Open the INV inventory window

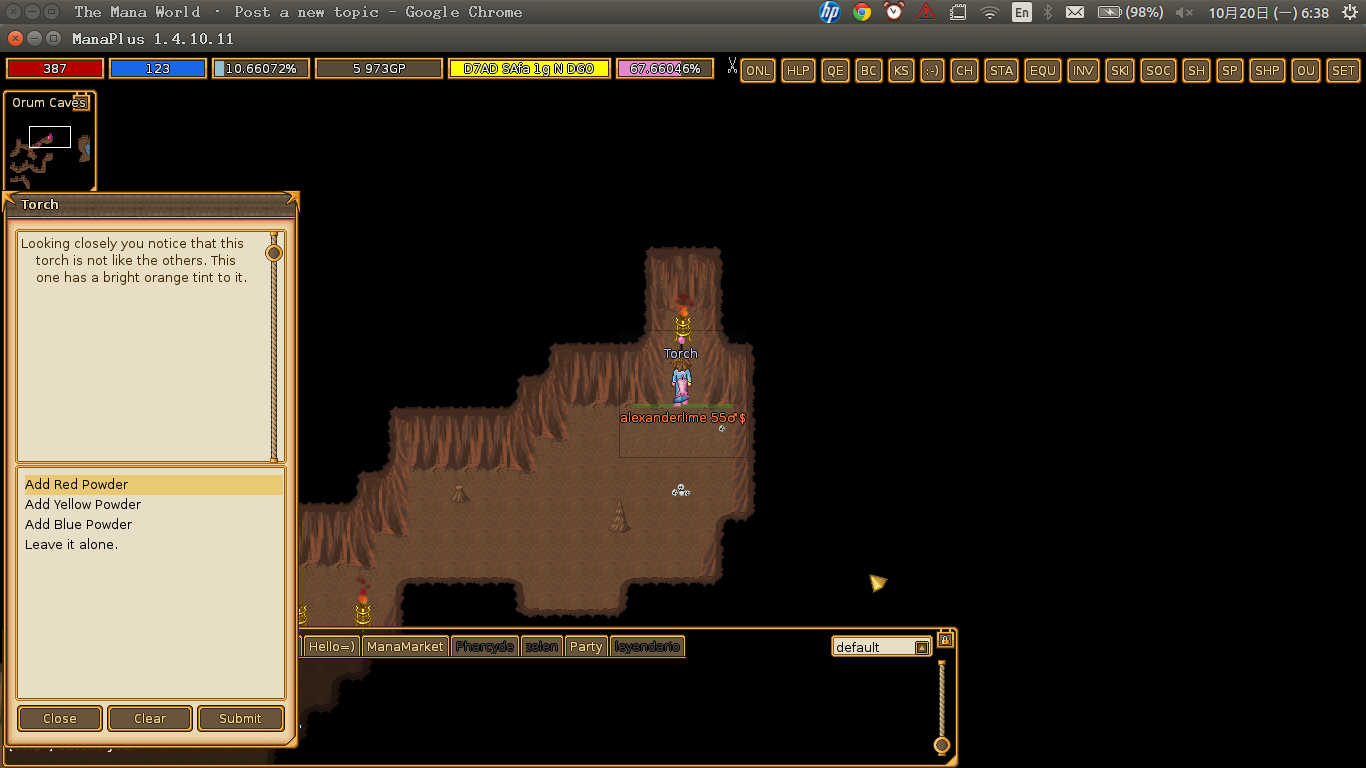click(1083, 70)
